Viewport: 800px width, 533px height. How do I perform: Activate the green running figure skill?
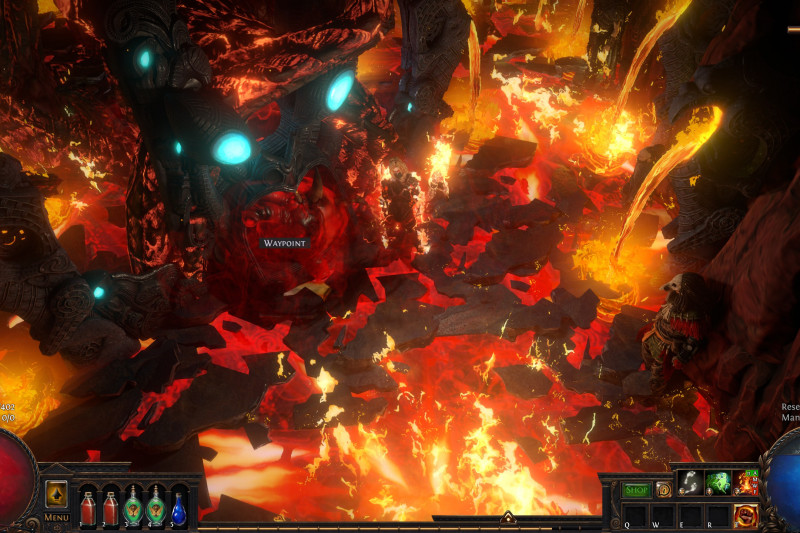717,483
